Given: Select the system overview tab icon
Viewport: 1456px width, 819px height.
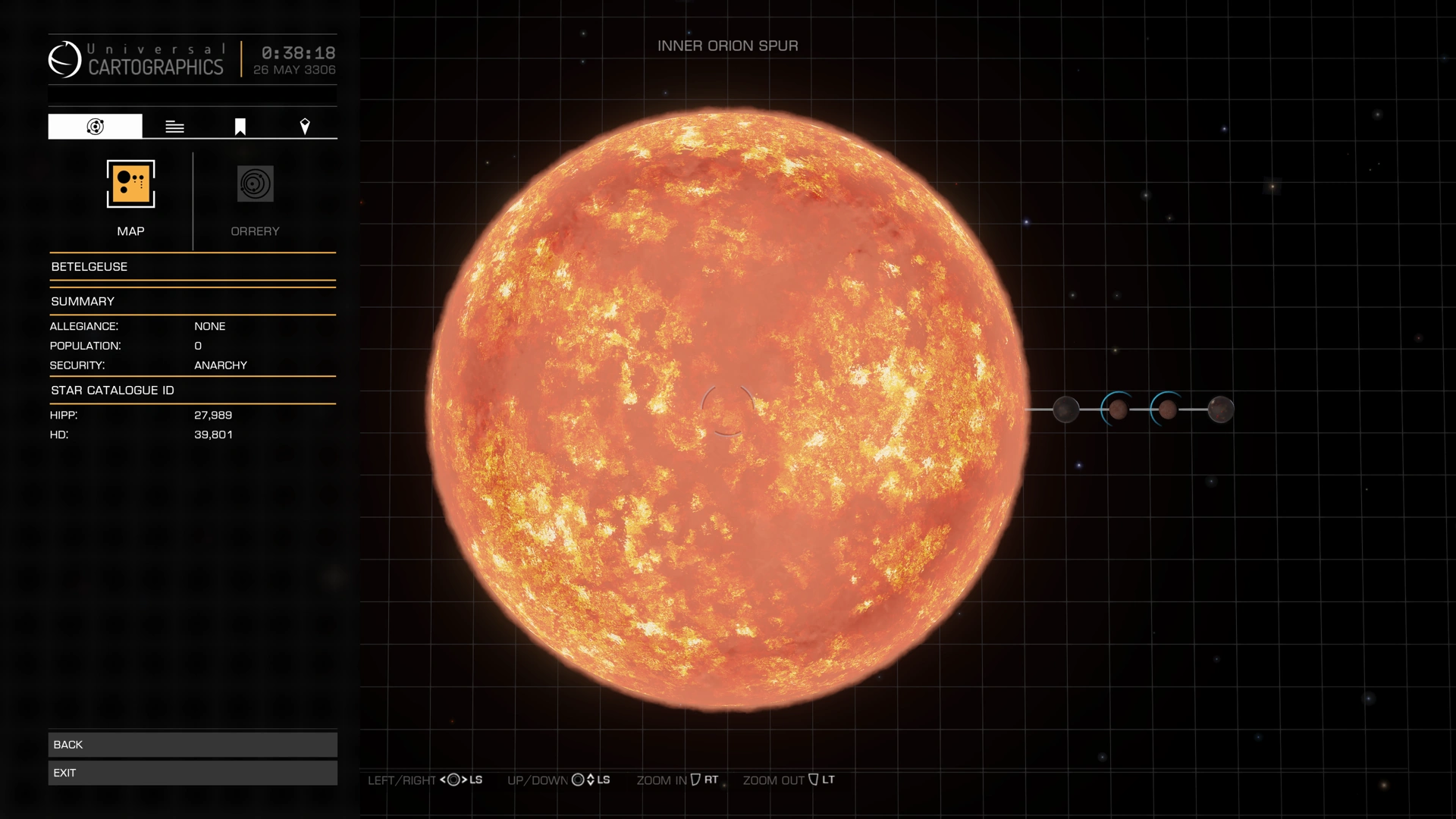Looking at the screenshot, I should coord(94,126).
